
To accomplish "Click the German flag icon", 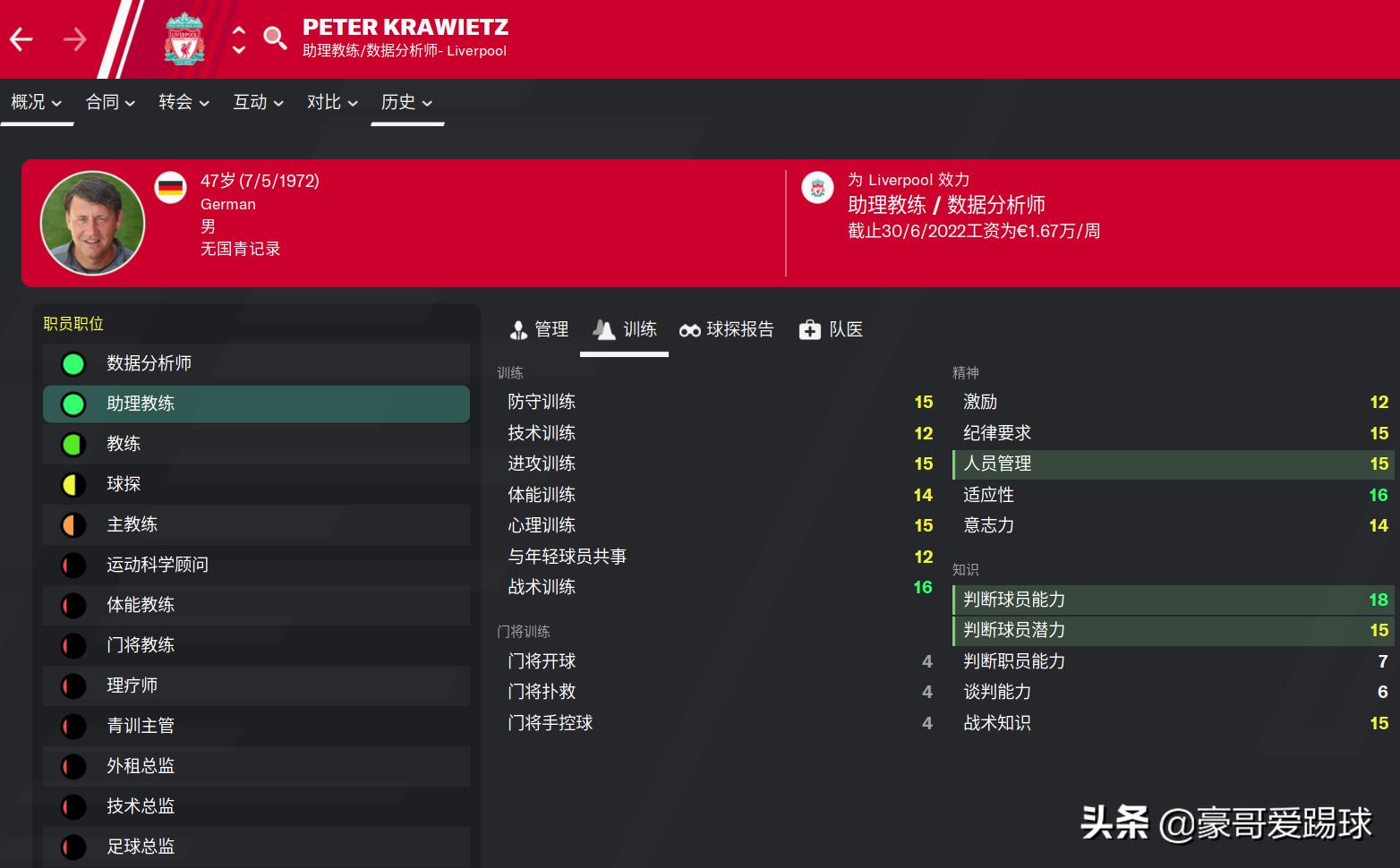I will point(170,188).
